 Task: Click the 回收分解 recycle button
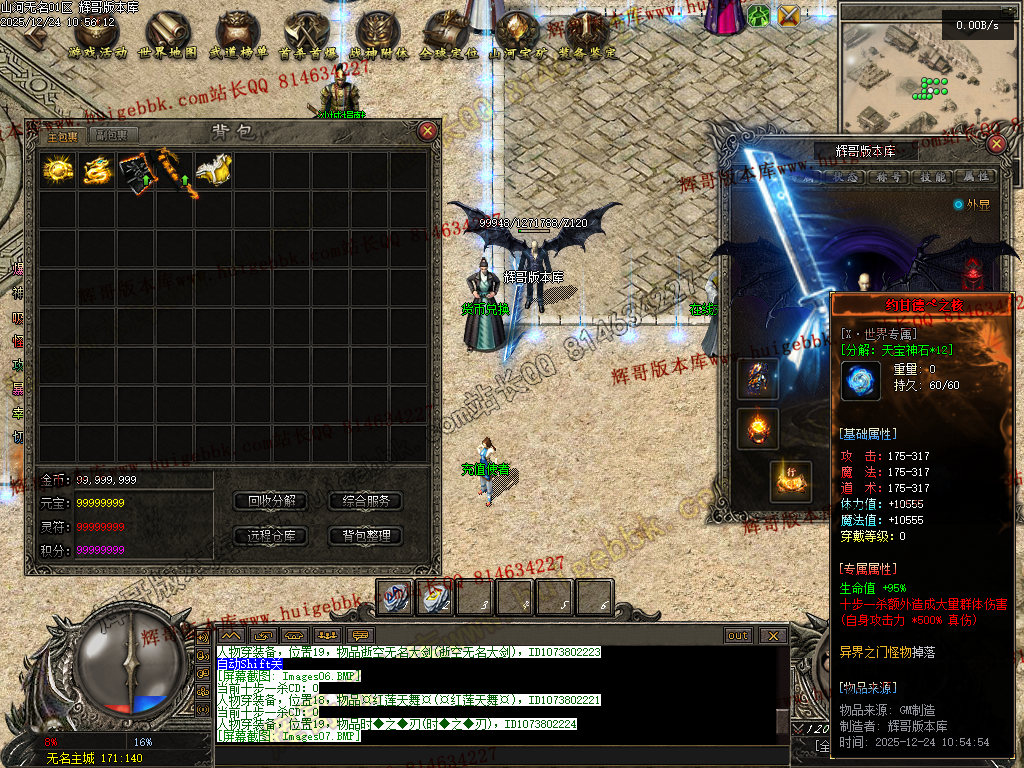click(270, 501)
